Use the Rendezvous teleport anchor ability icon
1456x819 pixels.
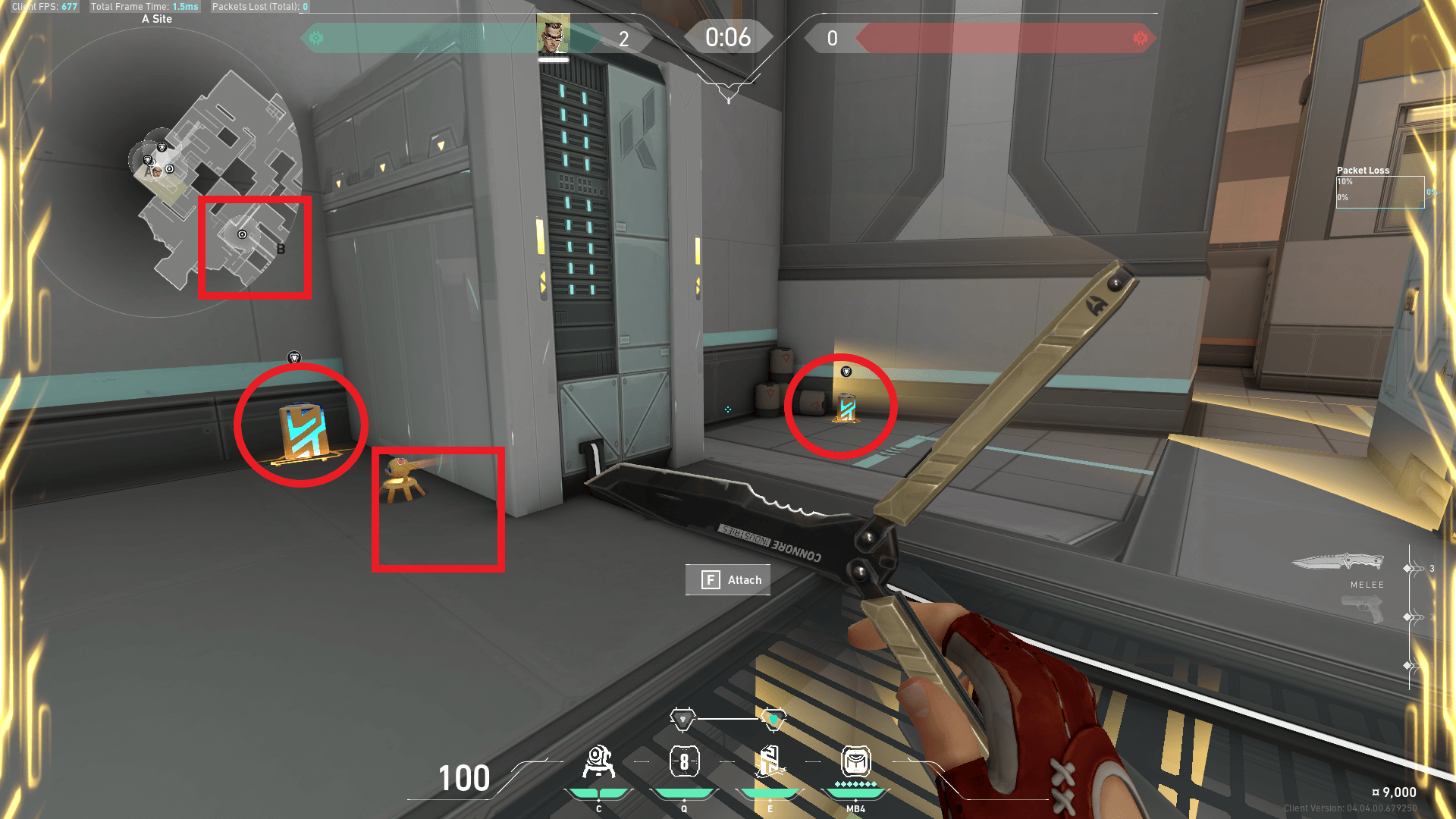coord(770,762)
